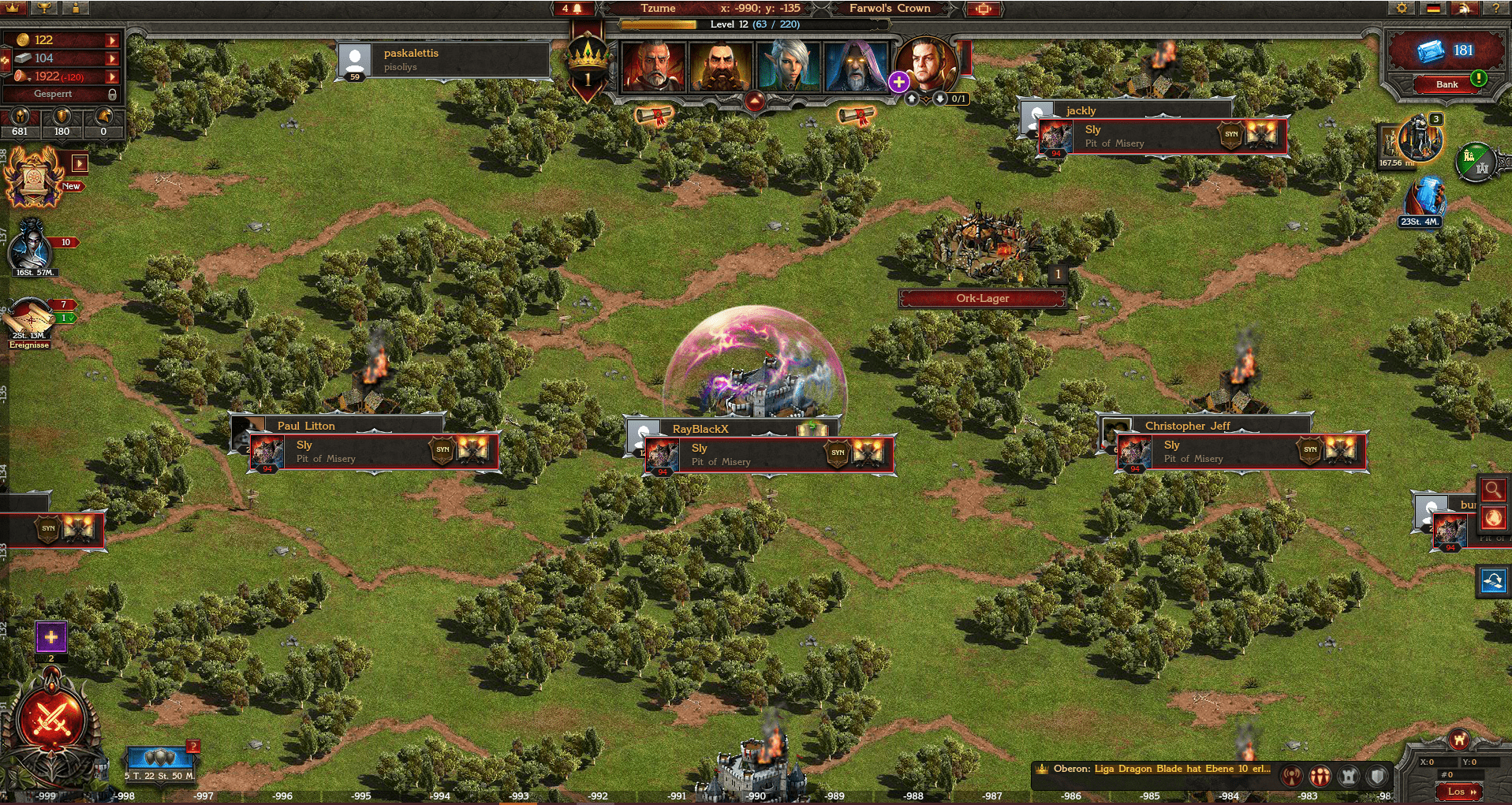Viewport: 1512px width, 805px height.
Task: Click the Gesperrt lock toggle in resource panel
Action: [x=112, y=94]
